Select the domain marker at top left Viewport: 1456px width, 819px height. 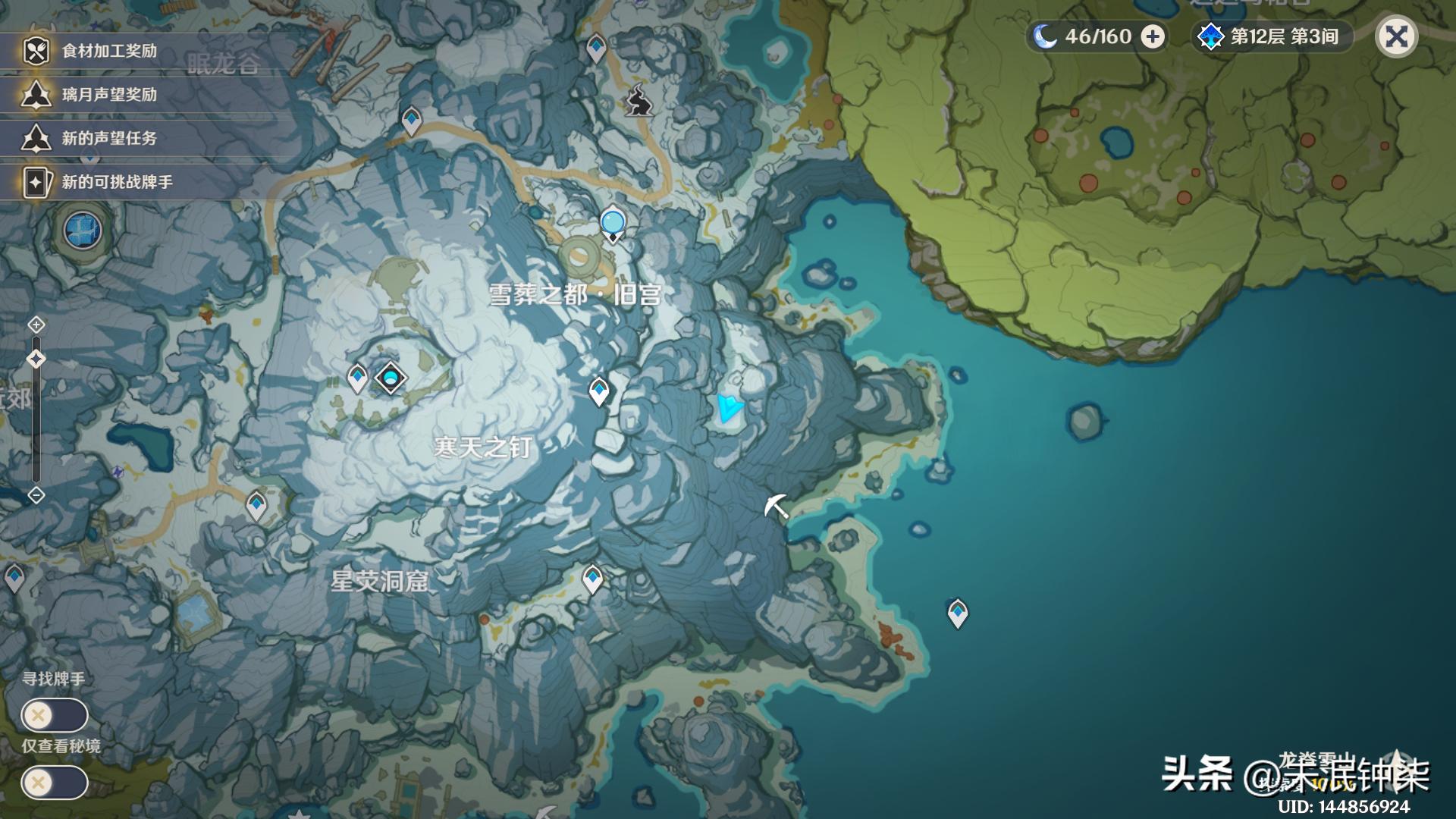[83, 230]
